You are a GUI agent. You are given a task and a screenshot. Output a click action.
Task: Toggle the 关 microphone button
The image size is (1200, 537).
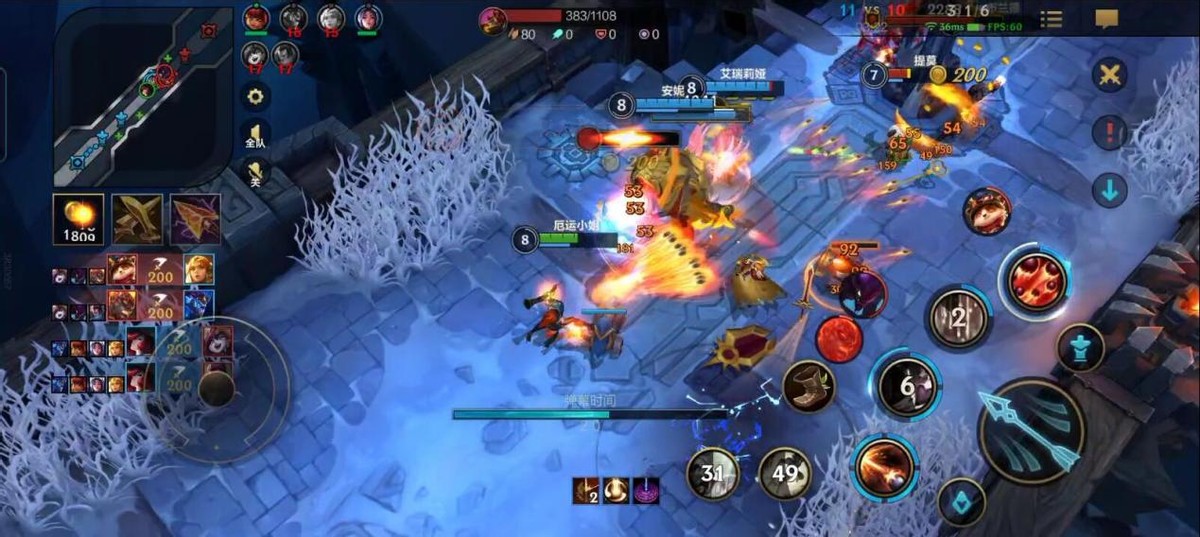pyautogui.click(x=257, y=174)
